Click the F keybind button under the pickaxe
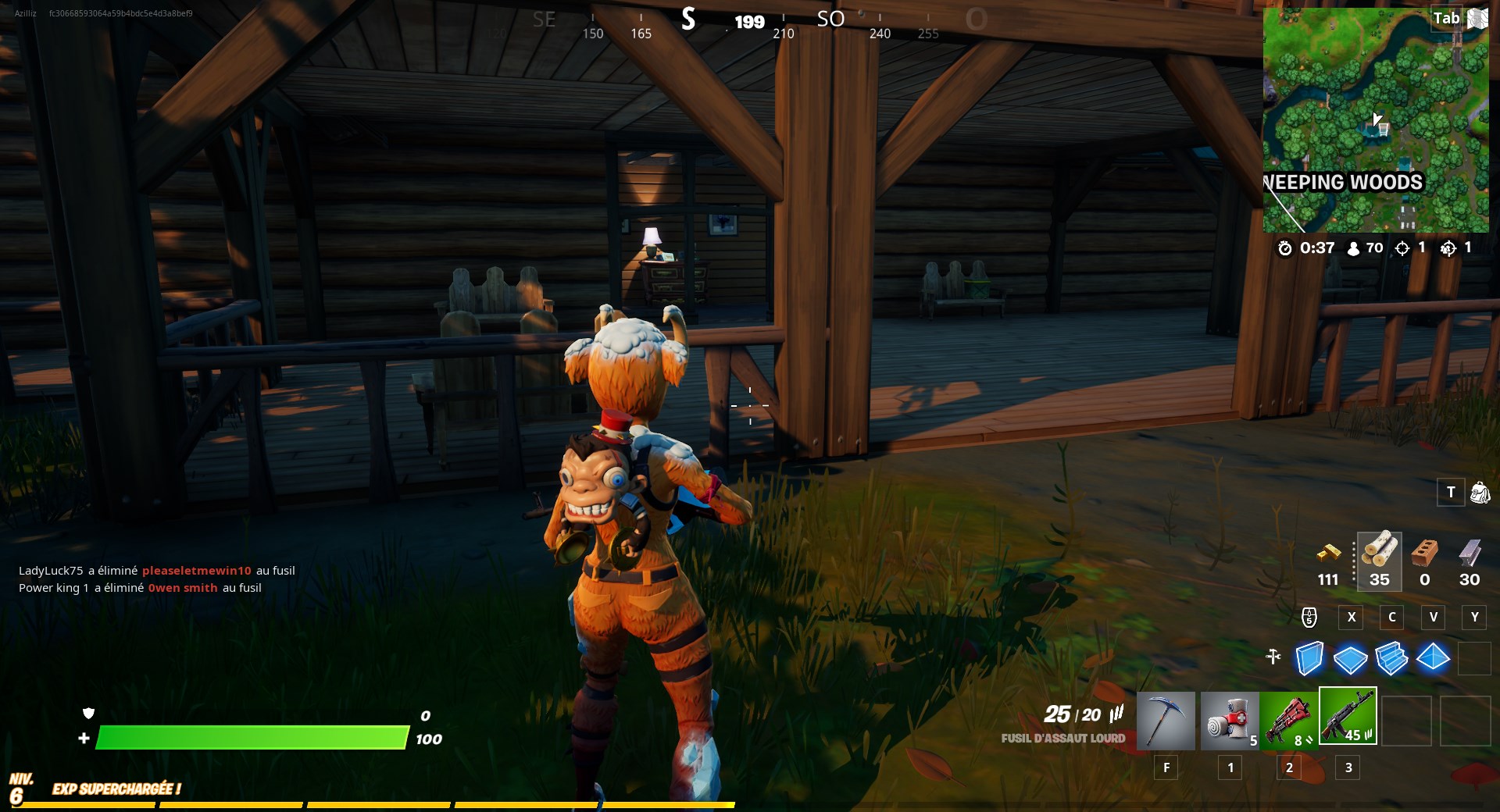The height and width of the screenshot is (812, 1500). click(x=1166, y=767)
